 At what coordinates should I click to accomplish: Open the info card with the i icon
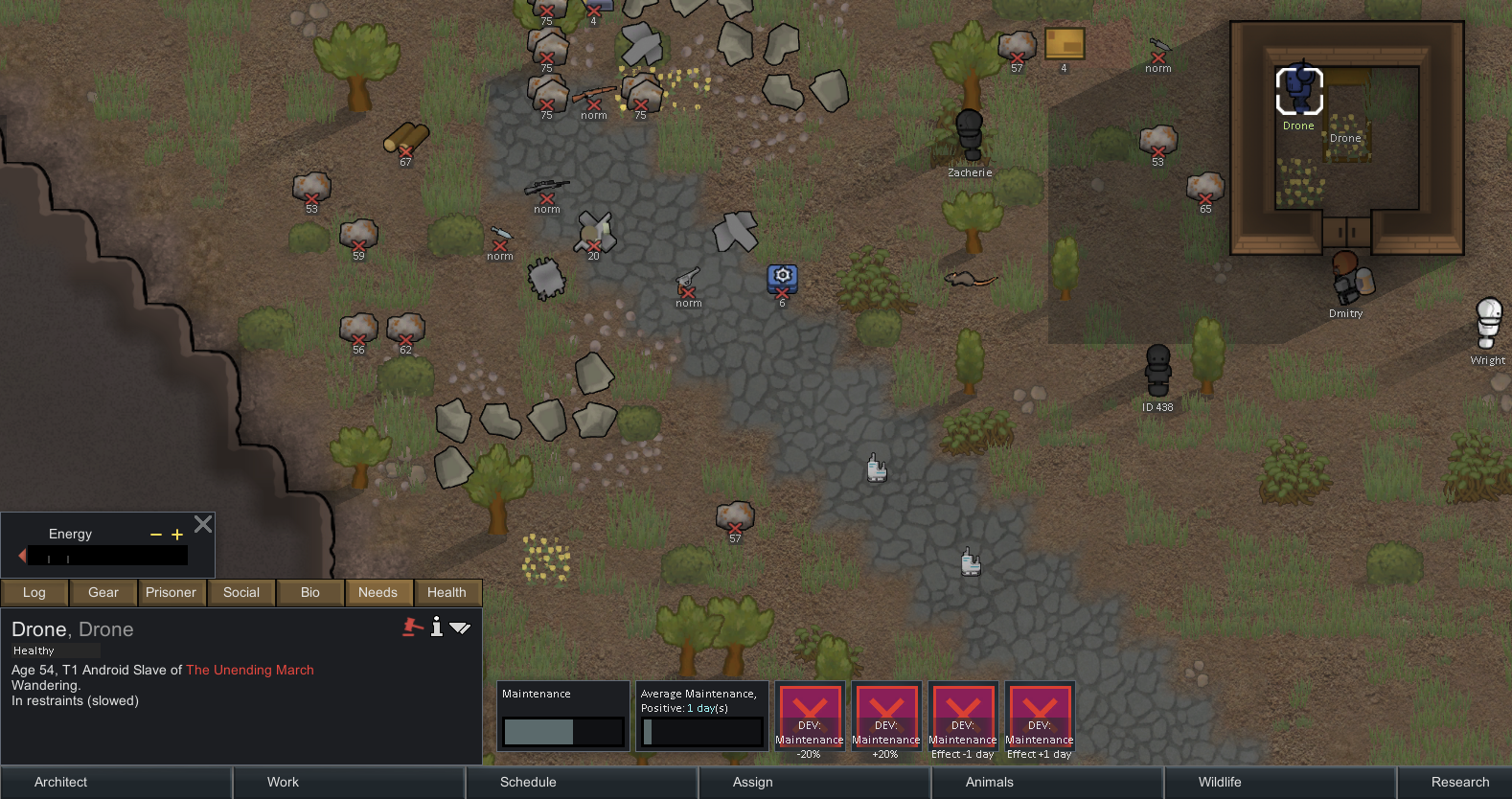point(437,628)
